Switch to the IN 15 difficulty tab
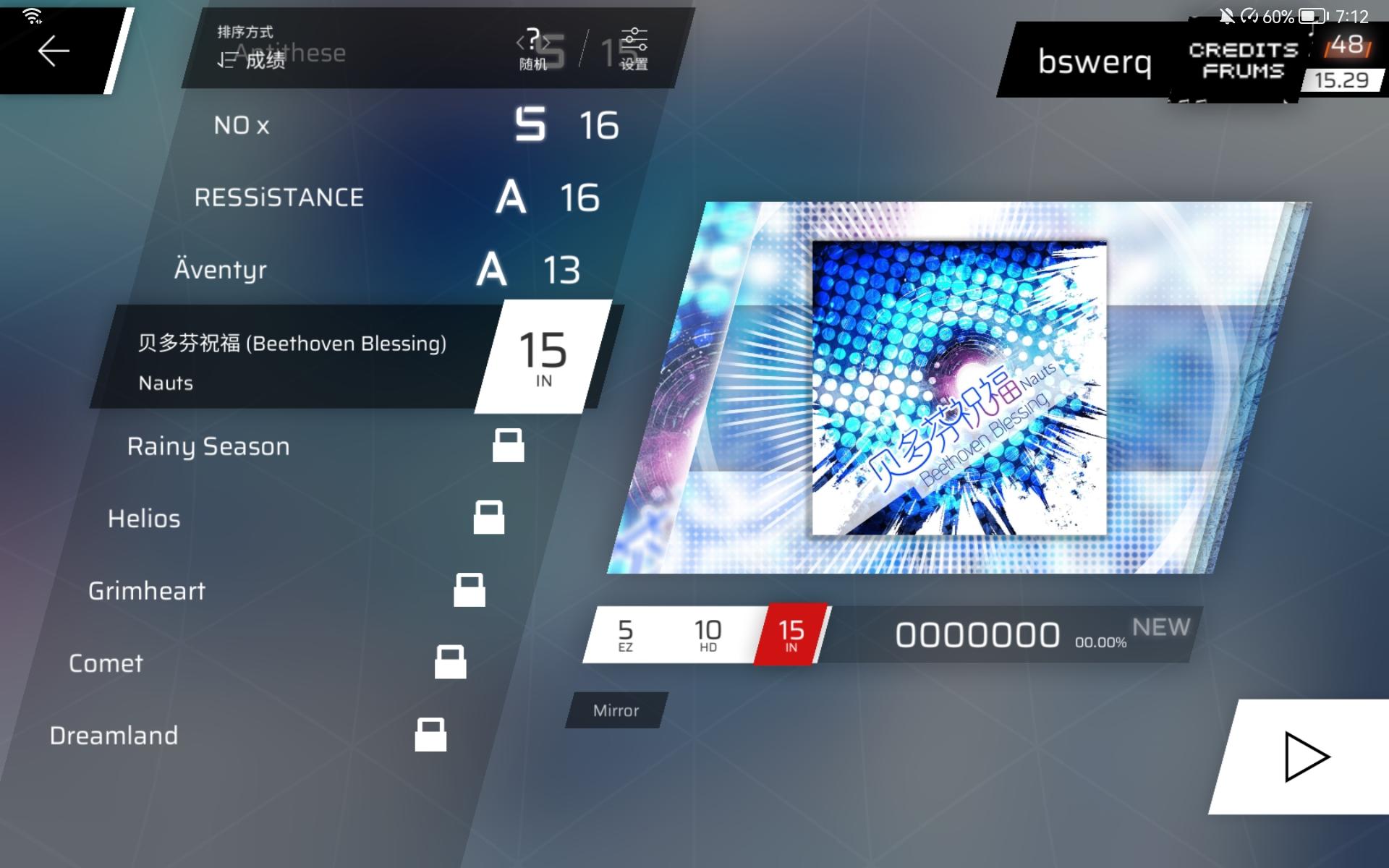This screenshot has width=1389, height=868. point(791,634)
